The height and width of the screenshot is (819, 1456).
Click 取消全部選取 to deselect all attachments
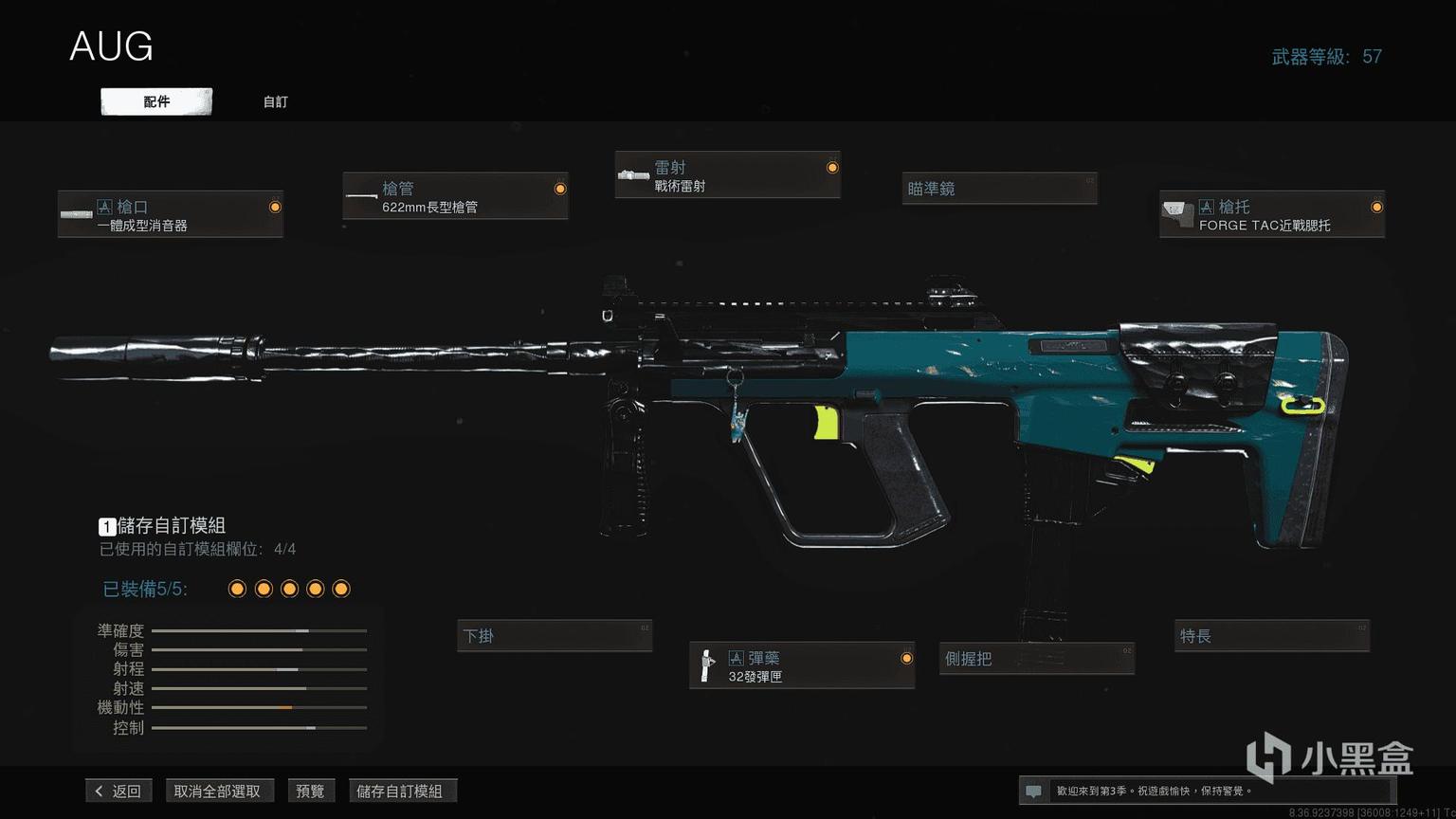[217, 791]
